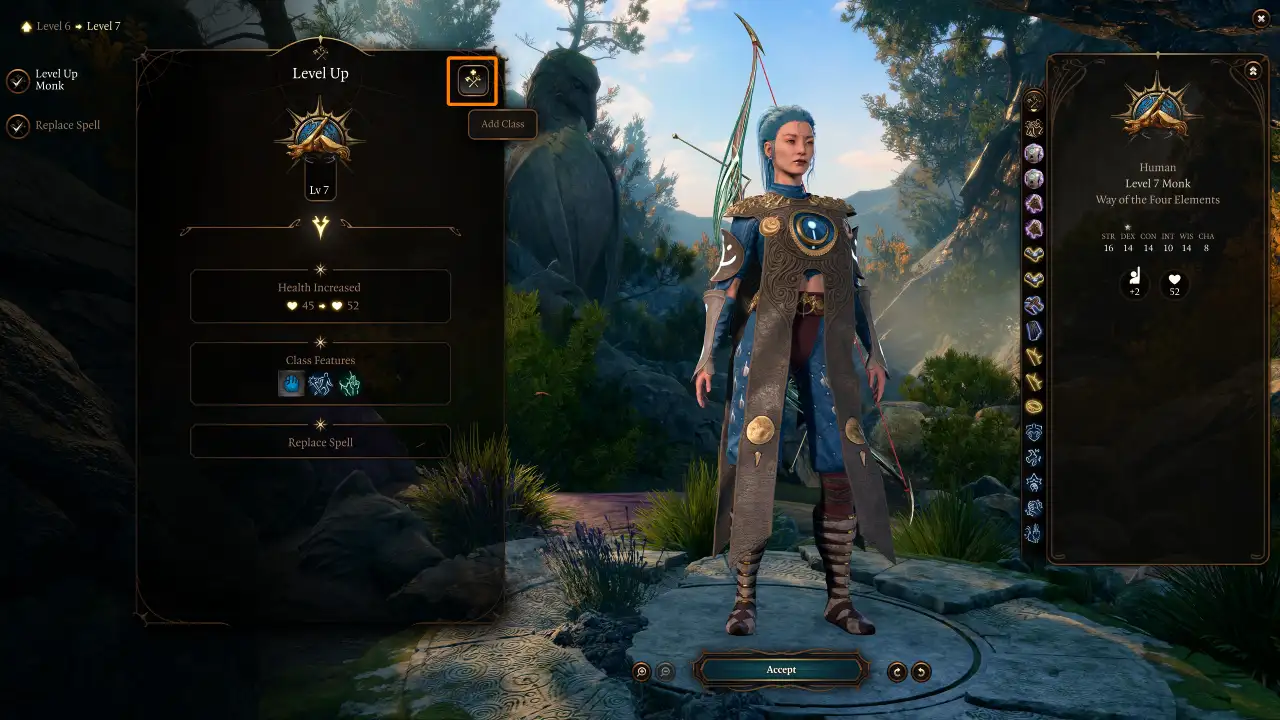This screenshot has height=720, width=1280.
Task: Select the Evasion dodging-figure class feature icon
Action: point(320,382)
